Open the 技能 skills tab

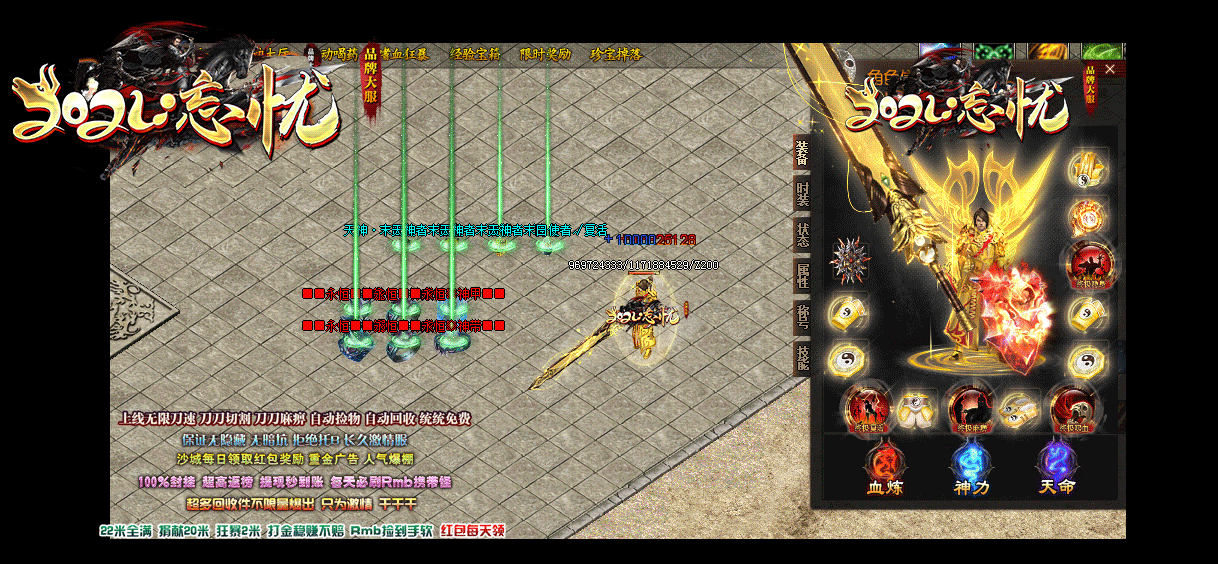(802, 358)
